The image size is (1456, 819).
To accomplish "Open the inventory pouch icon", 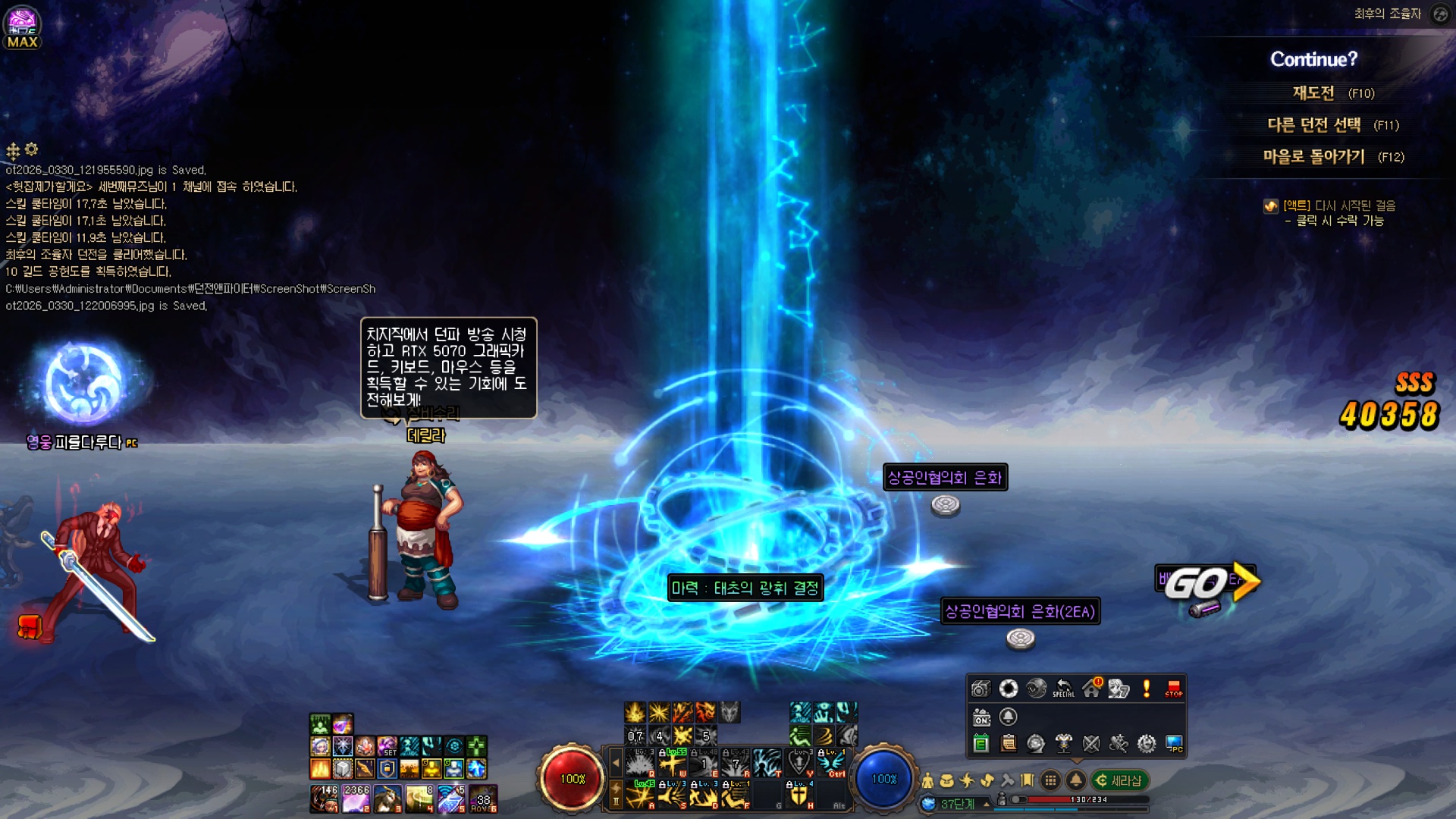I will (947, 780).
